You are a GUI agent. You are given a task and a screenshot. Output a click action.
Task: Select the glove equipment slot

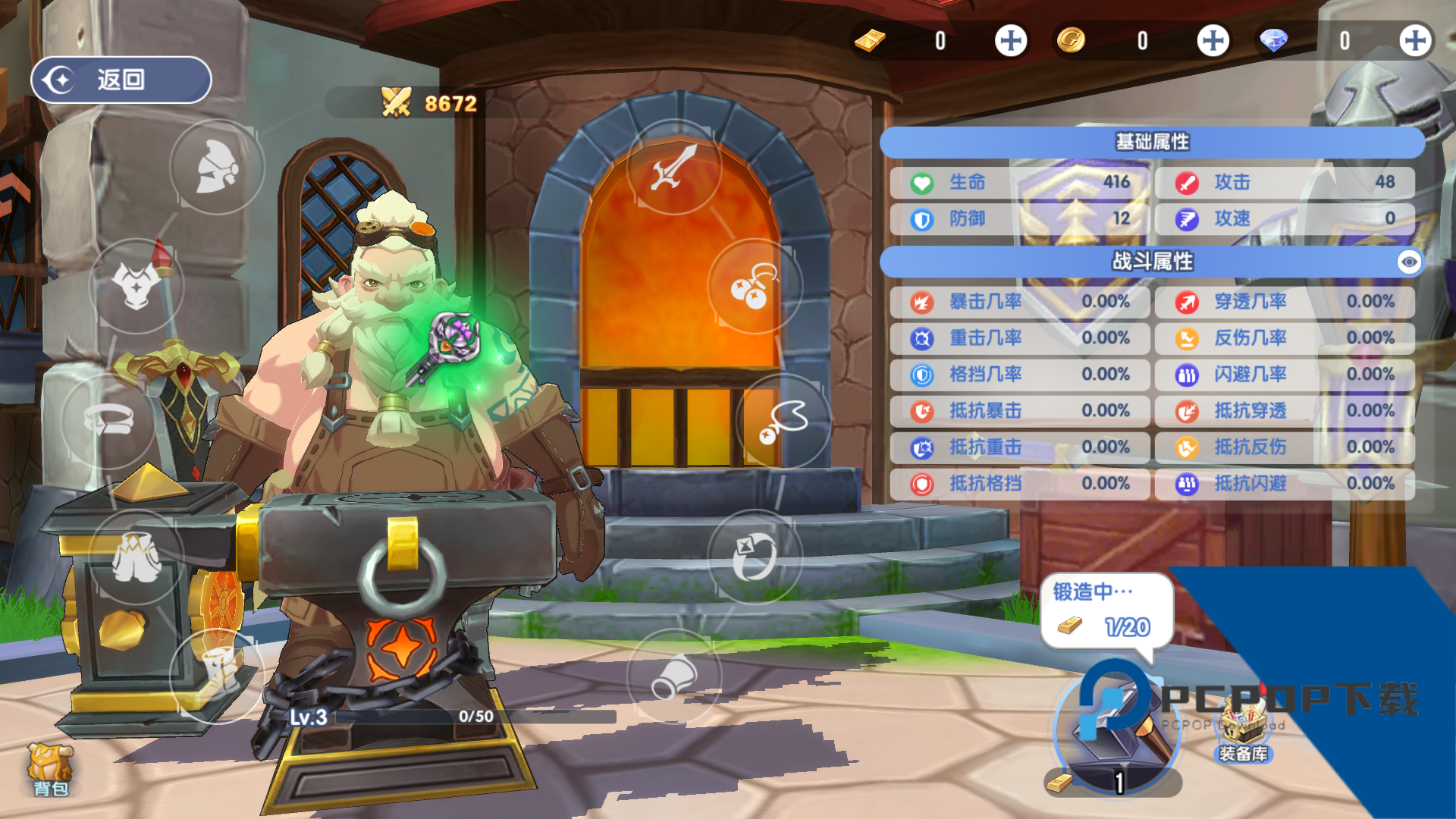(x=674, y=675)
